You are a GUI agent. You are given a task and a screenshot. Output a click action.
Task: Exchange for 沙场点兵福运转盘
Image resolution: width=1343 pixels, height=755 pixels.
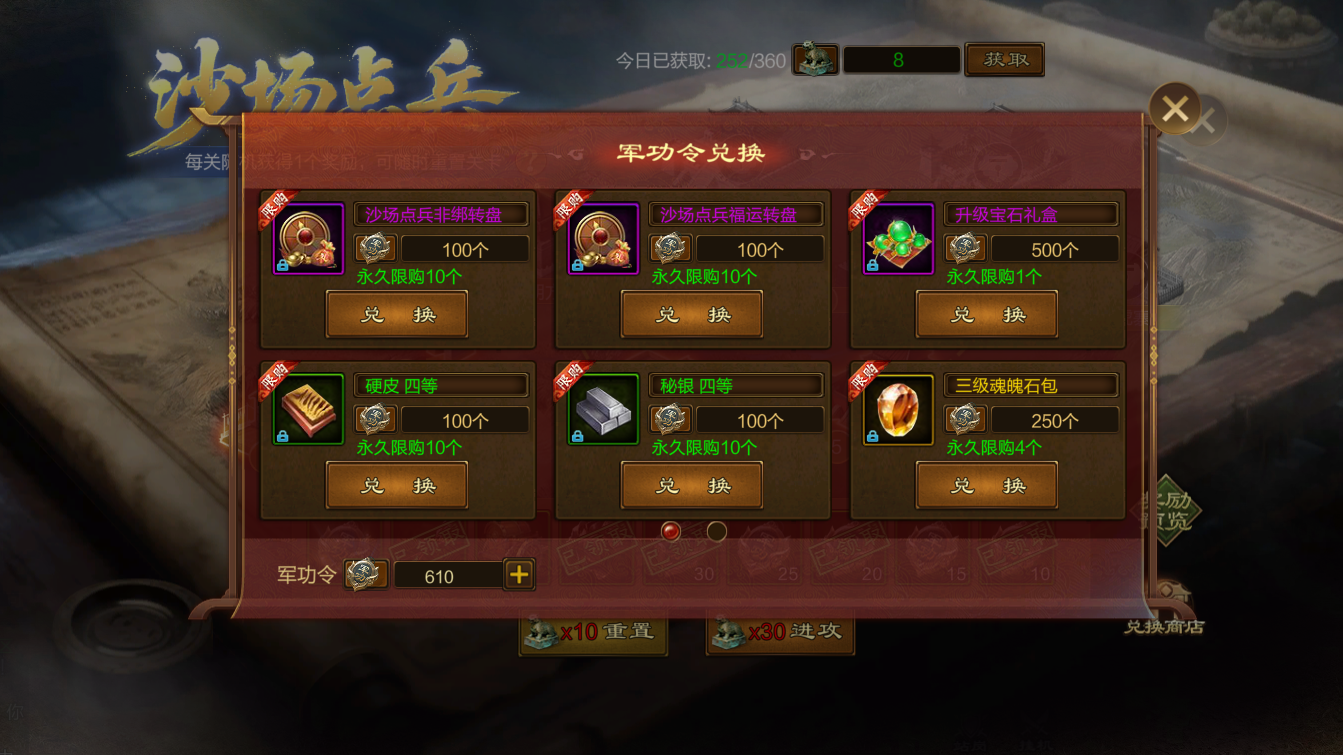click(x=692, y=315)
